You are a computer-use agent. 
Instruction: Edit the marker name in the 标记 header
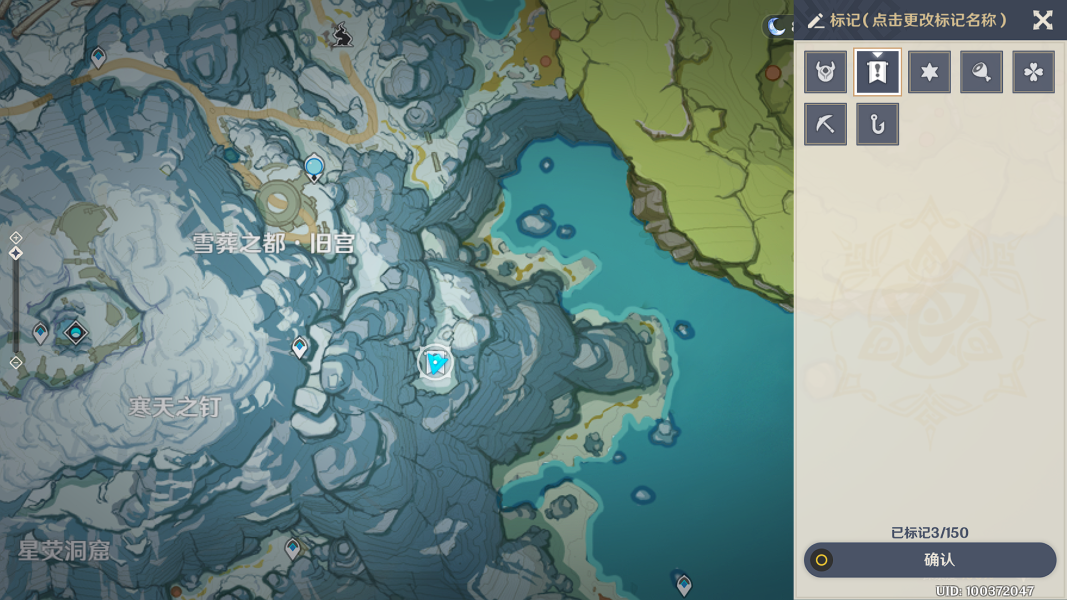coord(918,20)
